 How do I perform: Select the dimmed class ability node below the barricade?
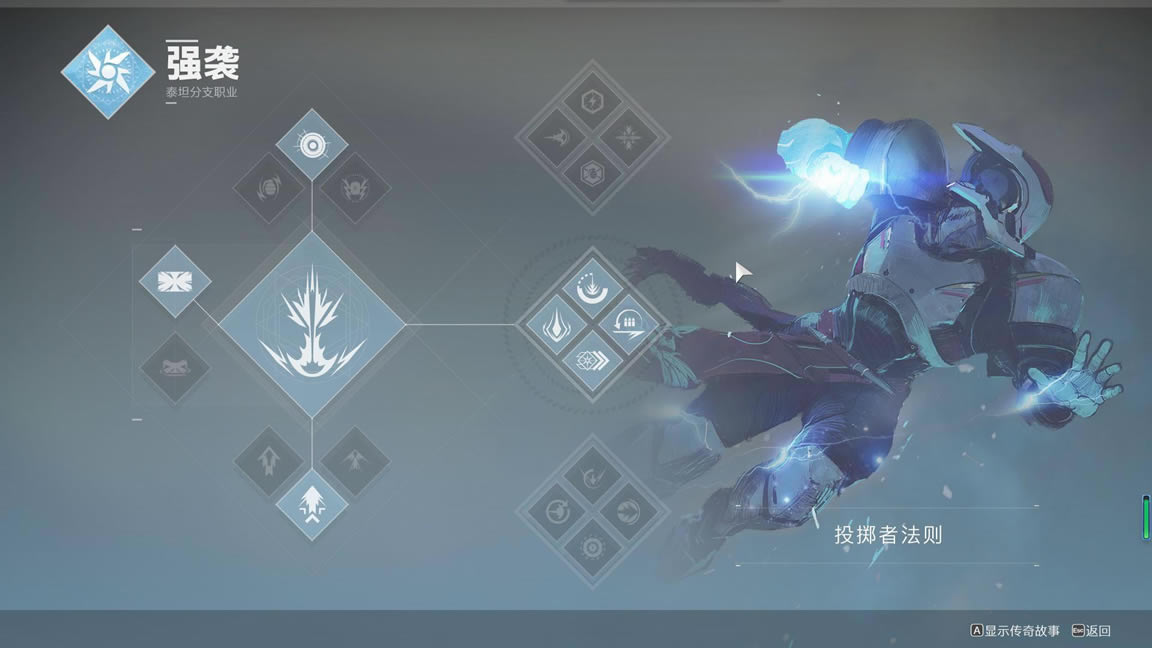coord(175,368)
